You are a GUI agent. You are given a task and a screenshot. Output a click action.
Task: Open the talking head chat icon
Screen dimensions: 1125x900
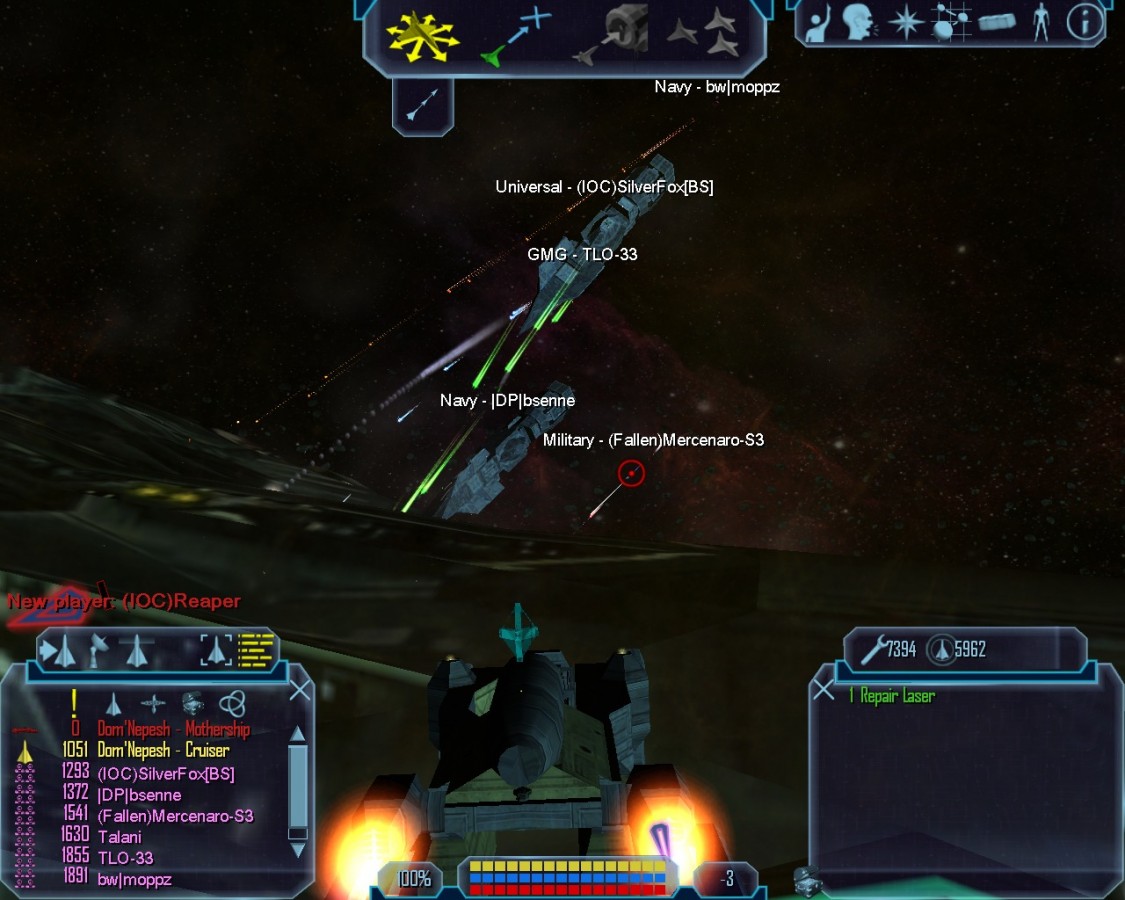coord(858,22)
